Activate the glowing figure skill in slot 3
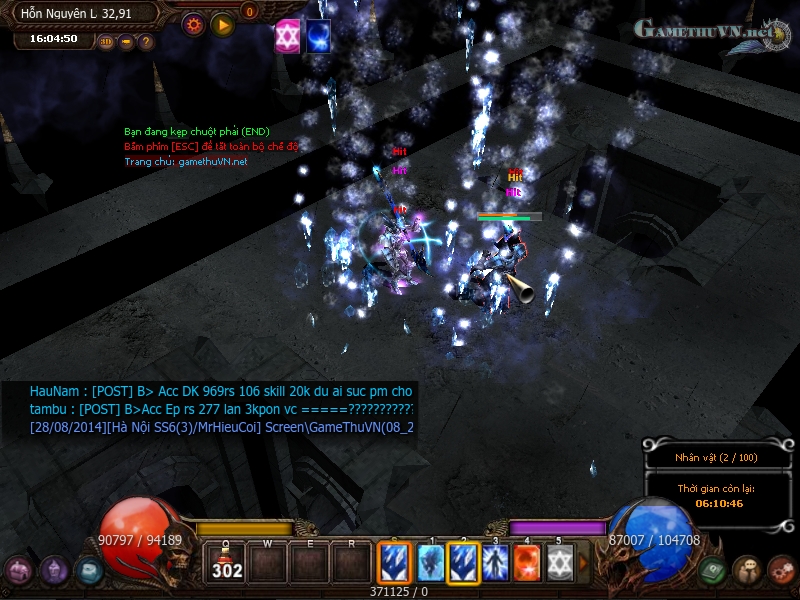The image size is (800, 600). pyautogui.click(x=496, y=562)
